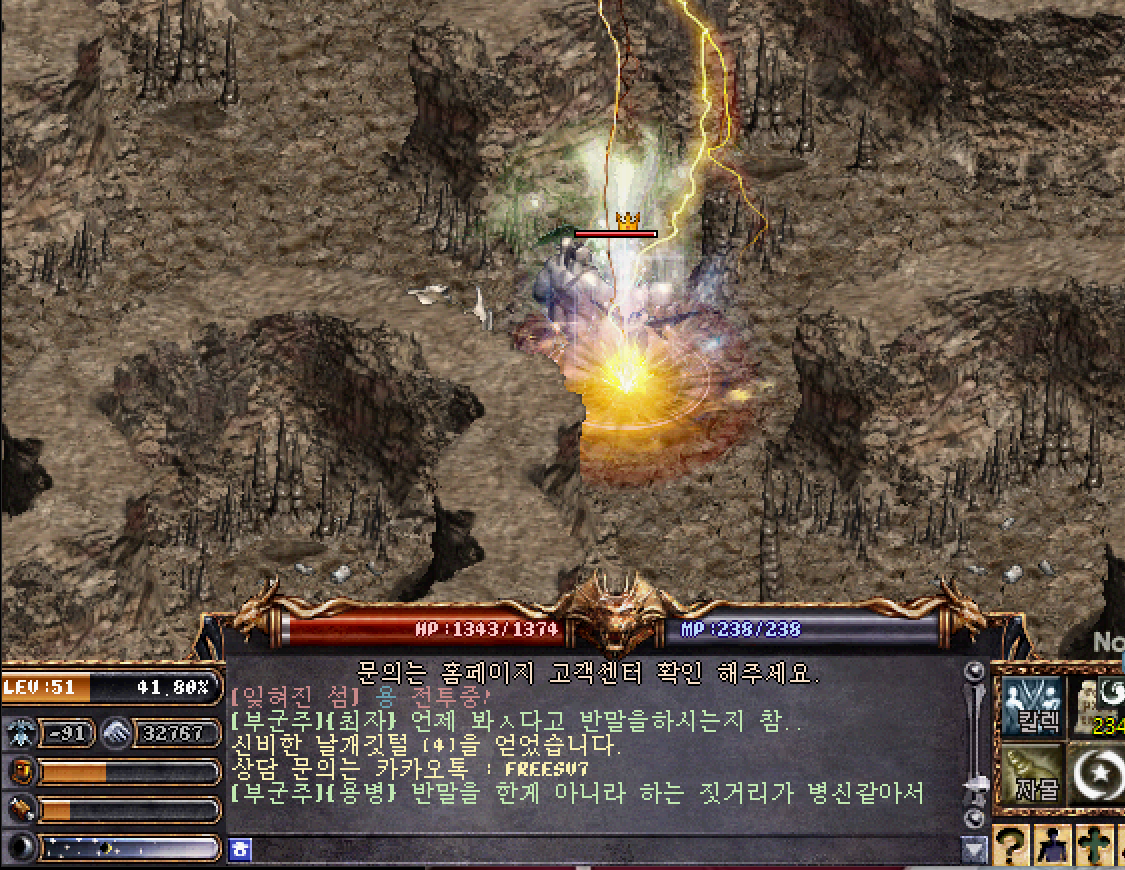
Task: Click the chat scrollbar's lower round arrow
Action: pos(975,819)
